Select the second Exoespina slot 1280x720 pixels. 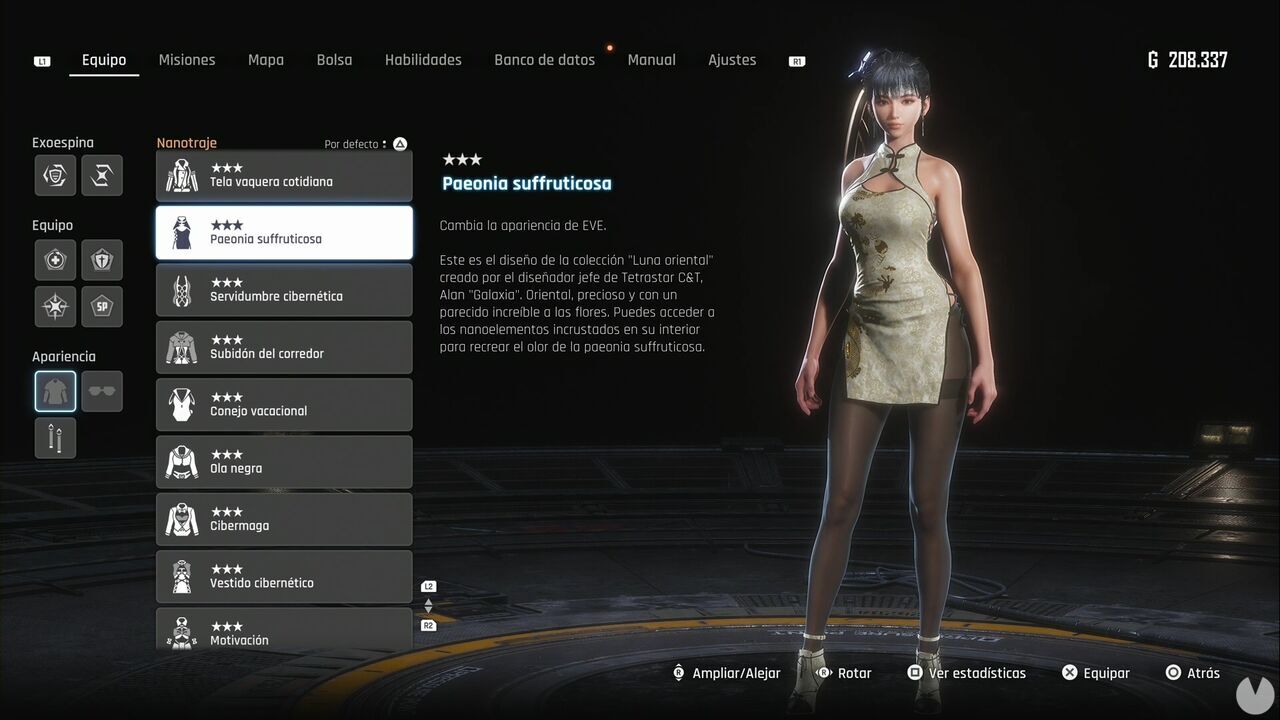click(101, 175)
